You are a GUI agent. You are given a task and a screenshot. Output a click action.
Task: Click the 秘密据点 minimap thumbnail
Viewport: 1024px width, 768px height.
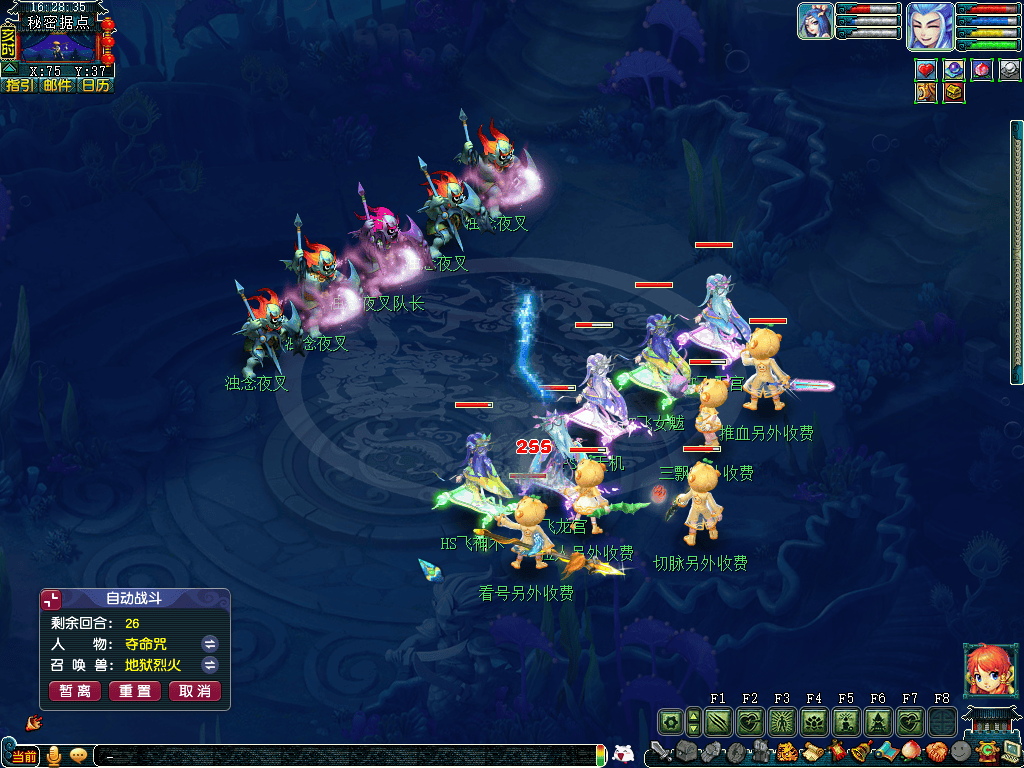[x=58, y=45]
